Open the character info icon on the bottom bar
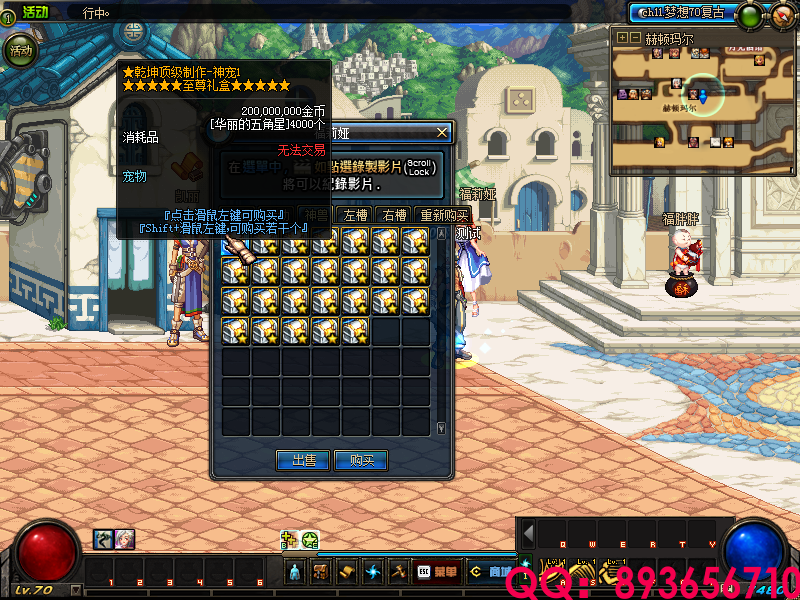The width and height of the screenshot is (800, 600). click(x=295, y=572)
